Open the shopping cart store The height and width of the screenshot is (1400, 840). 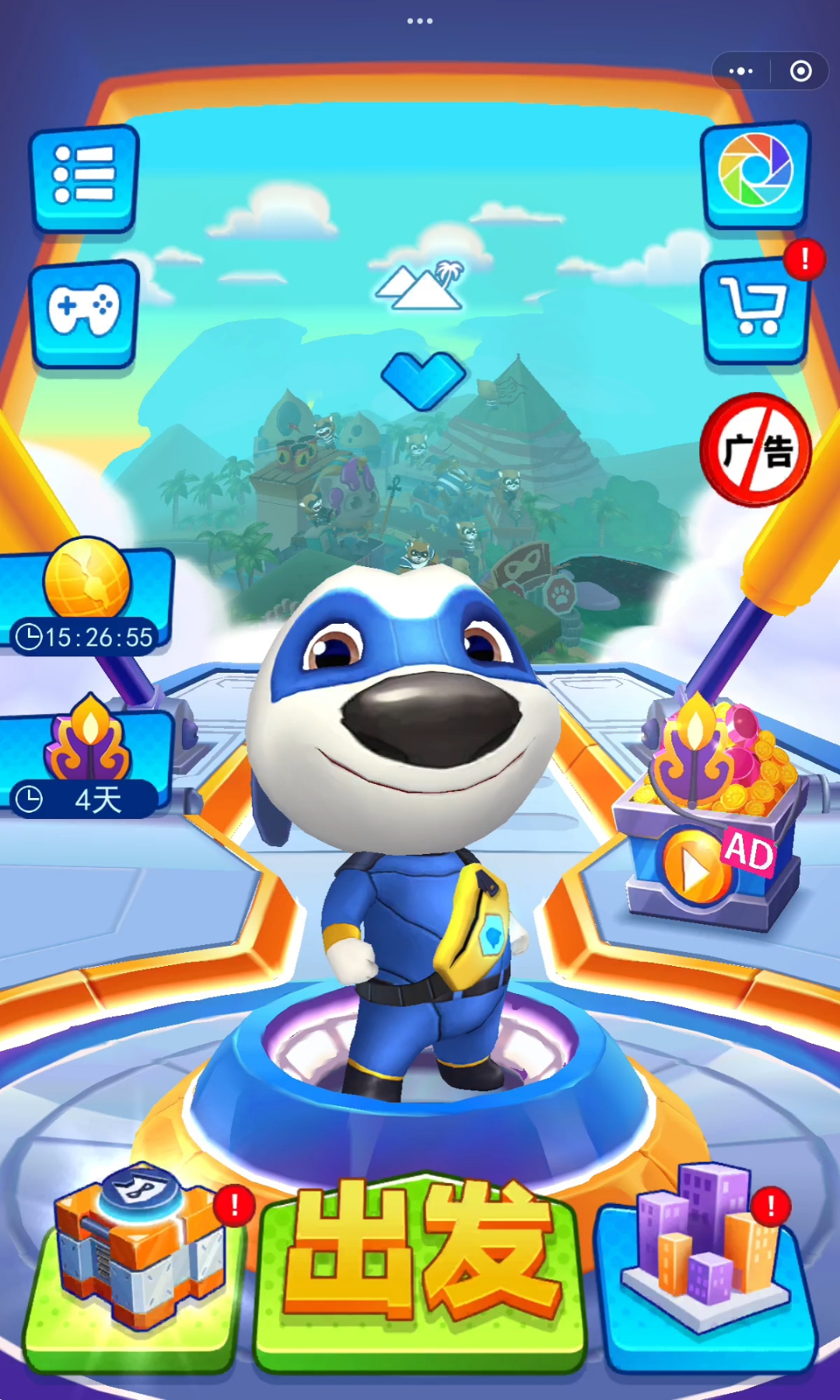pyautogui.click(x=753, y=310)
